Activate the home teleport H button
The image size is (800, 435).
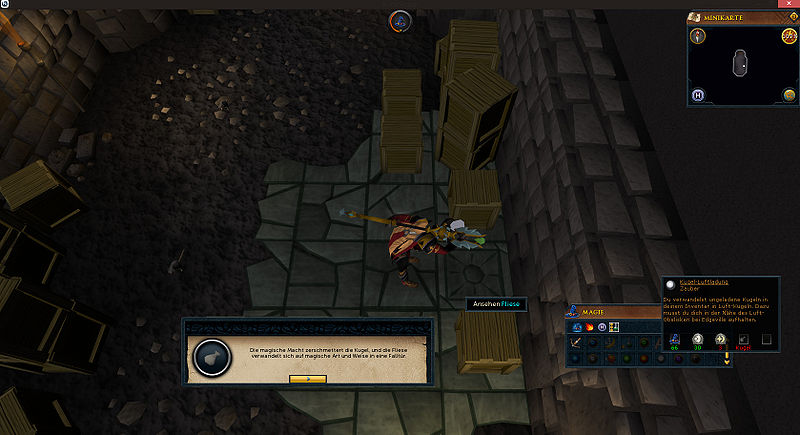[699, 96]
